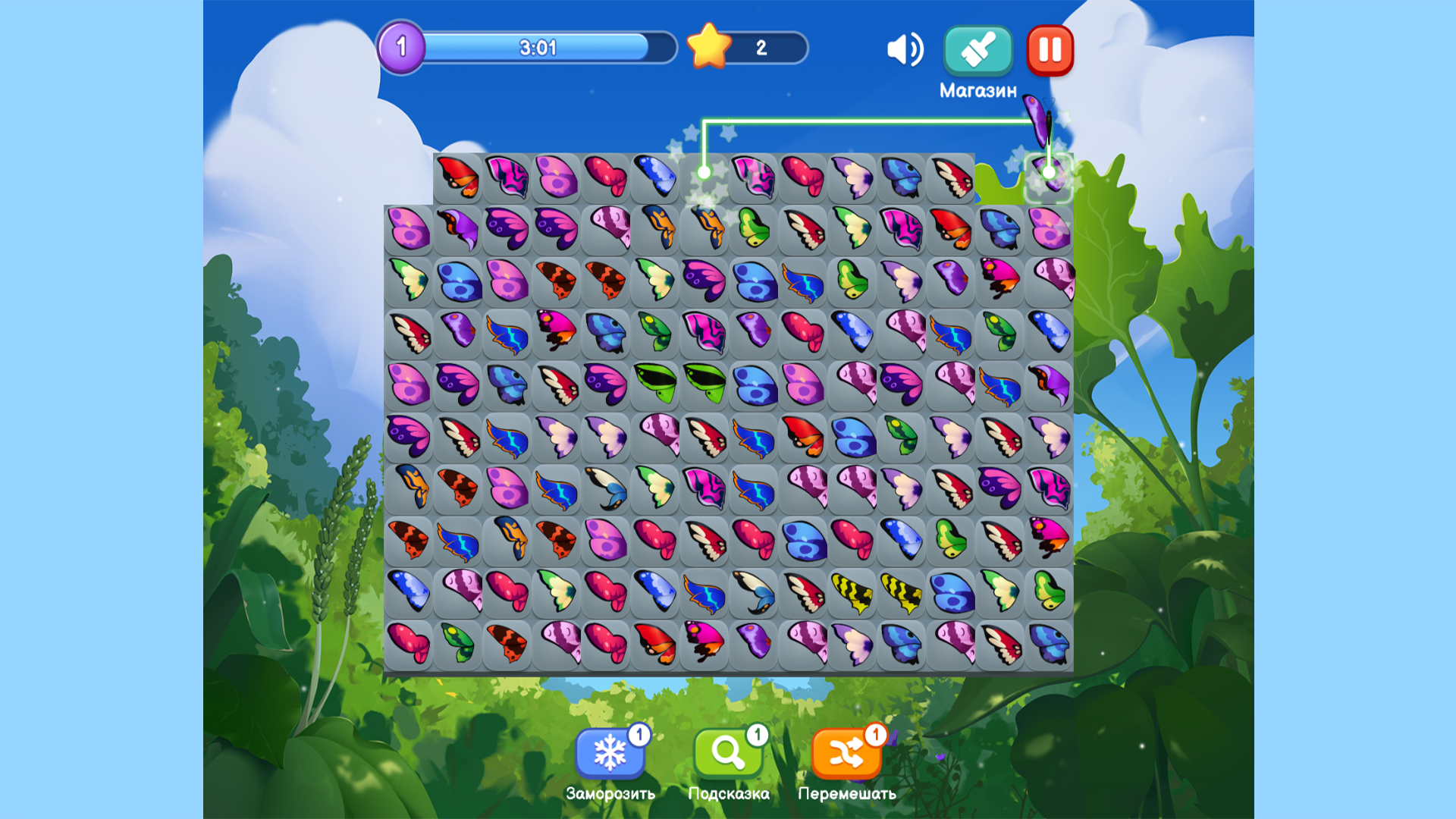Viewport: 1456px width, 819px height.
Task: Click the purple level 1 badge
Action: (x=402, y=48)
